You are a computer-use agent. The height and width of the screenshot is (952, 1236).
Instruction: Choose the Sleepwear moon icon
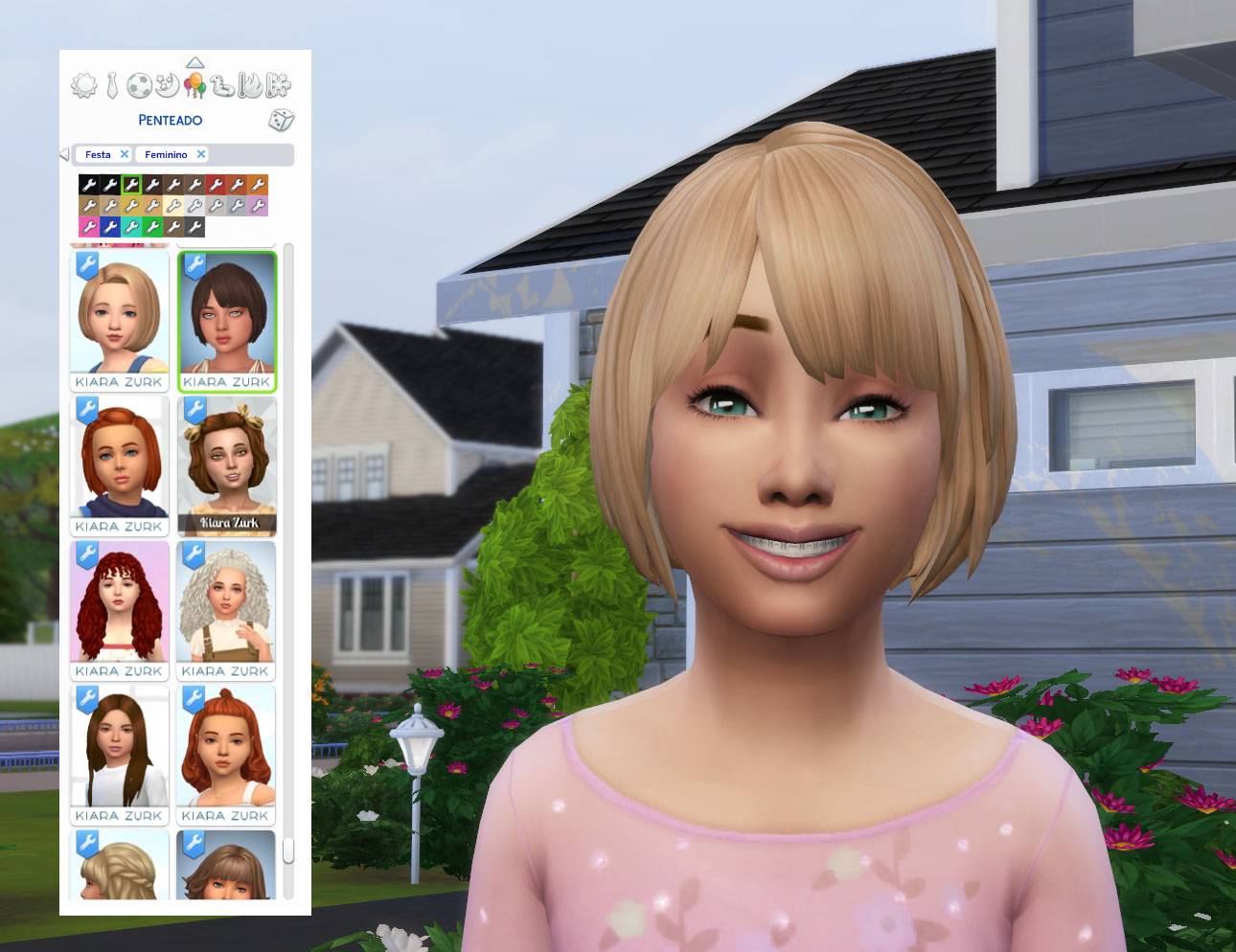[167, 84]
